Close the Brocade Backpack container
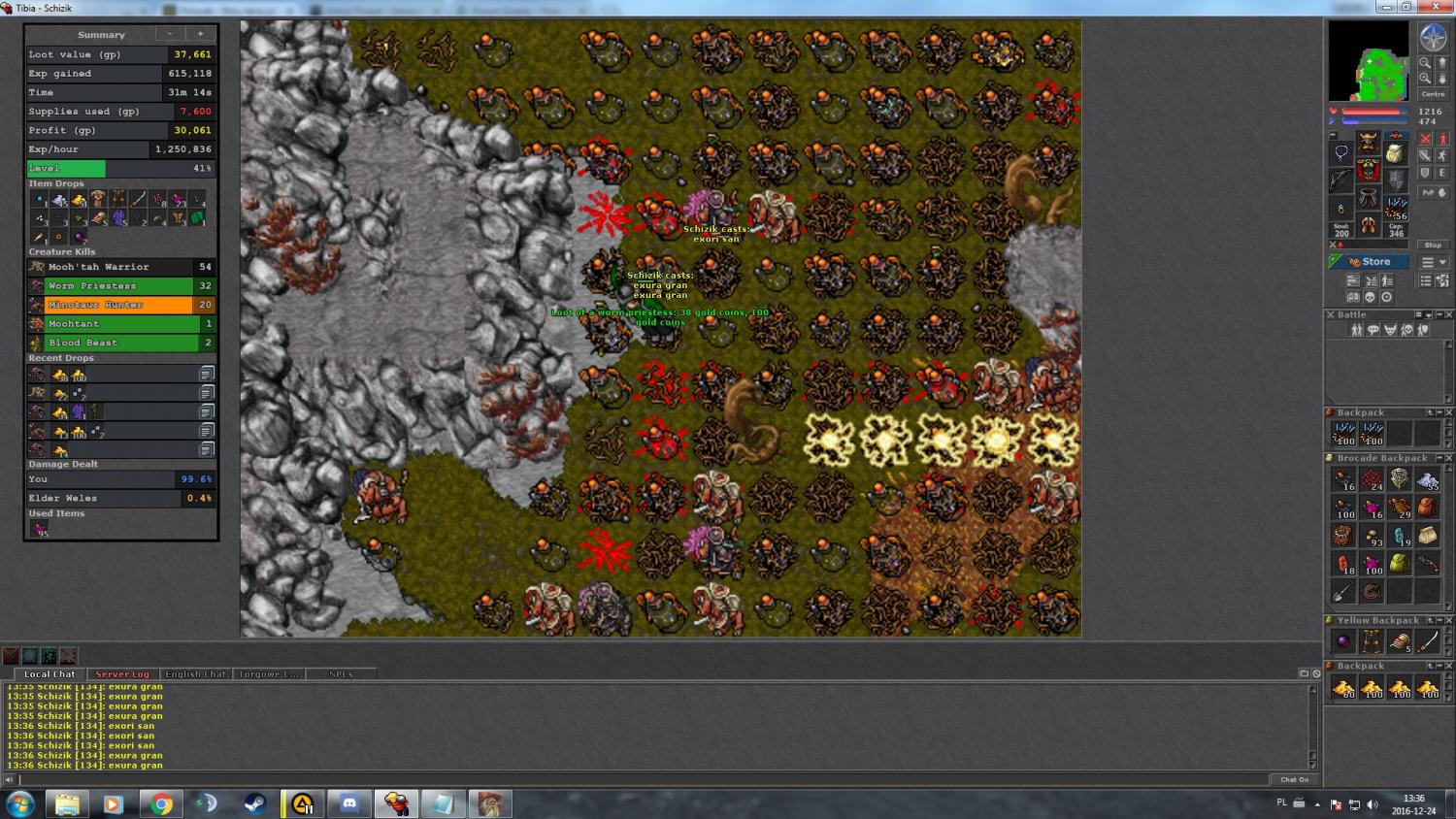The width and height of the screenshot is (1456, 819). (x=1448, y=458)
